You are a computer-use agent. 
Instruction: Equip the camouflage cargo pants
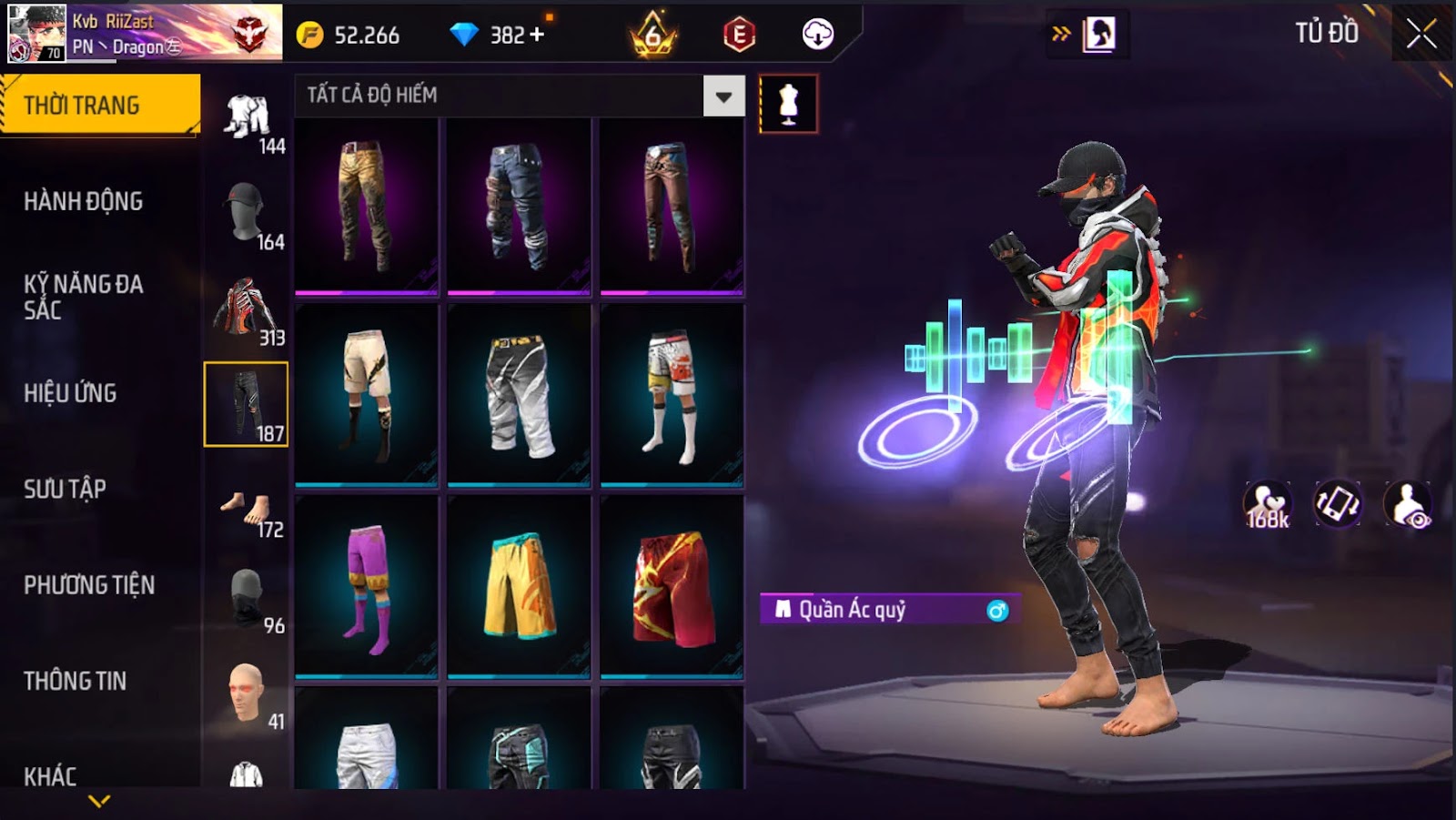point(366,206)
